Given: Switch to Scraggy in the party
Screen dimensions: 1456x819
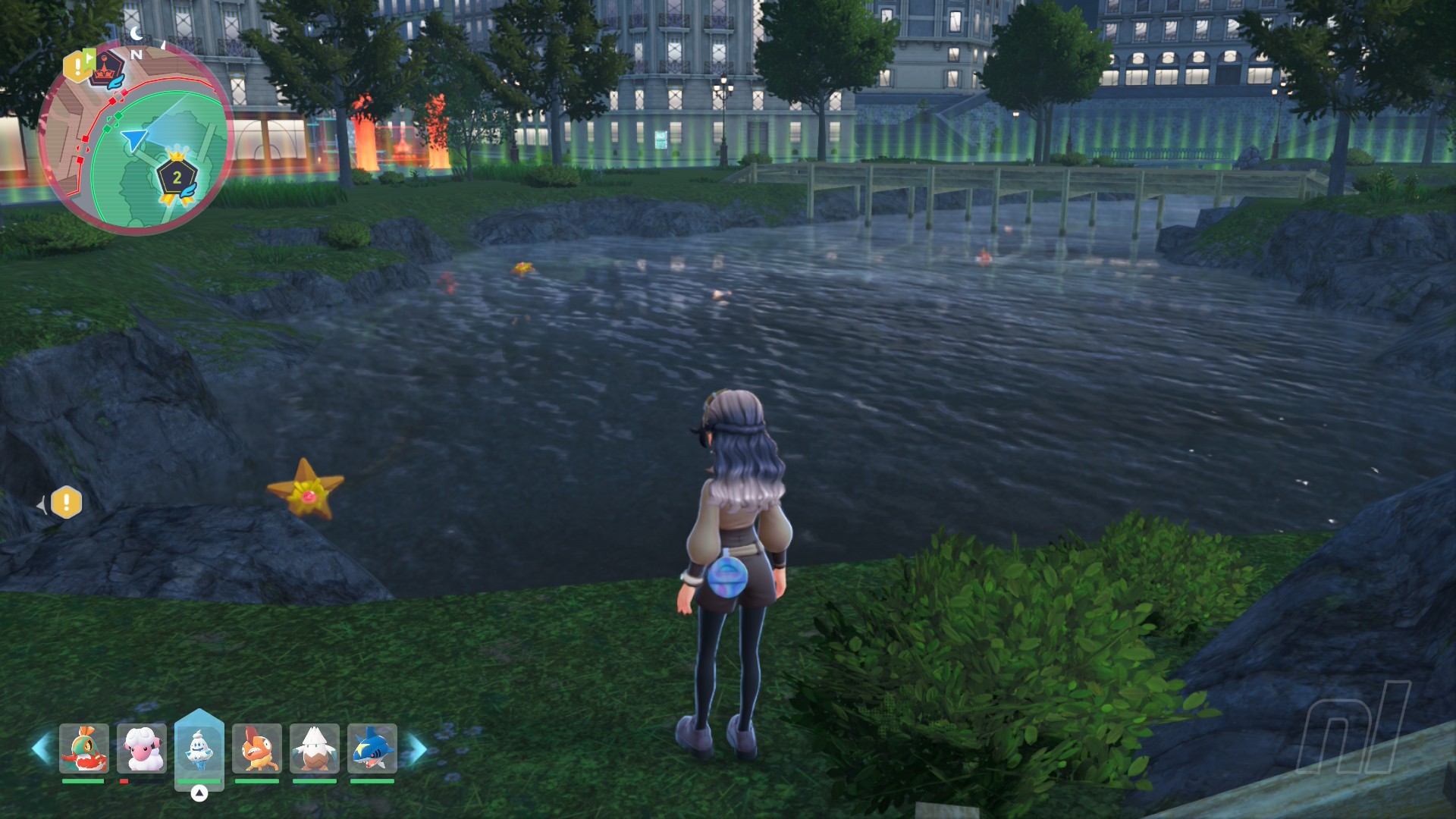Looking at the screenshot, I should pyautogui.click(x=257, y=749).
